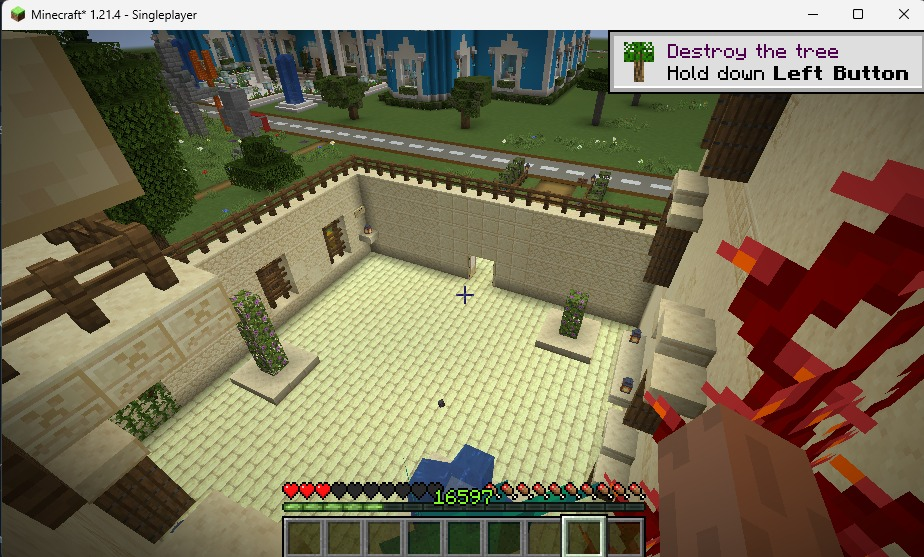This screenshot has height=557, width=924.
Task: Select the highlighted hotbar slot
Action: click(x=584, y=537)
